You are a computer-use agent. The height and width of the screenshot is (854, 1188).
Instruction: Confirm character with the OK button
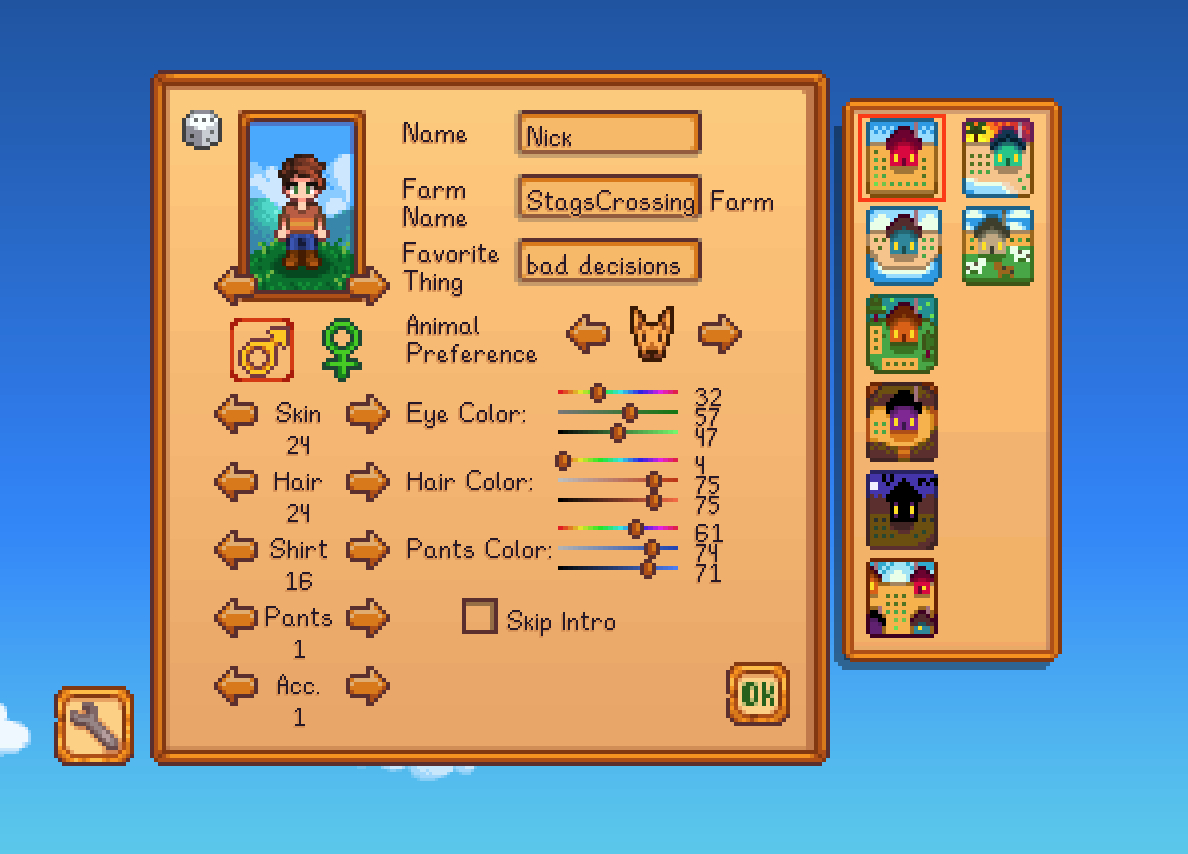757,693
